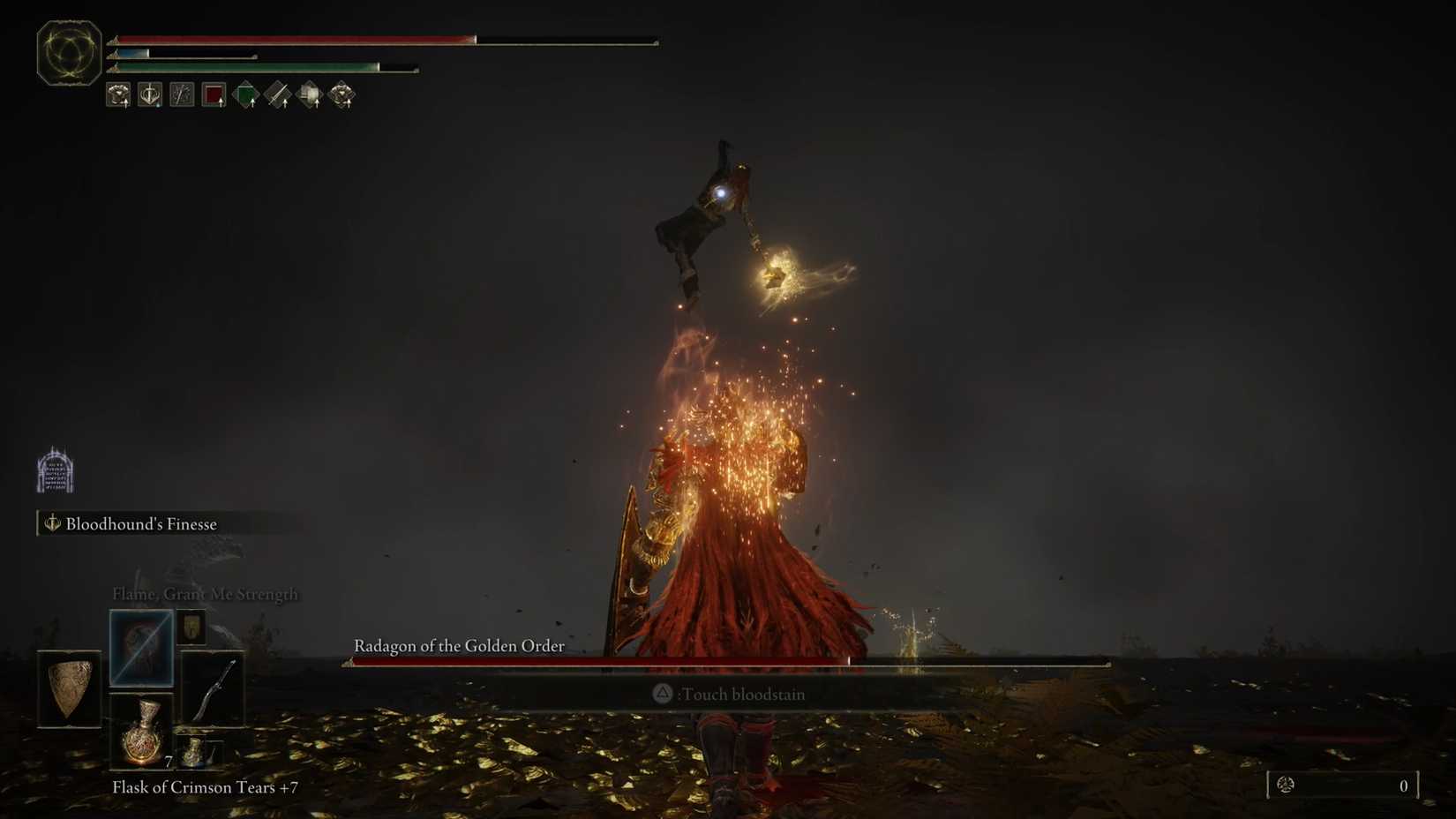Click the gauntlet strength buff icon
The image size is (1456, 819).
117,94
